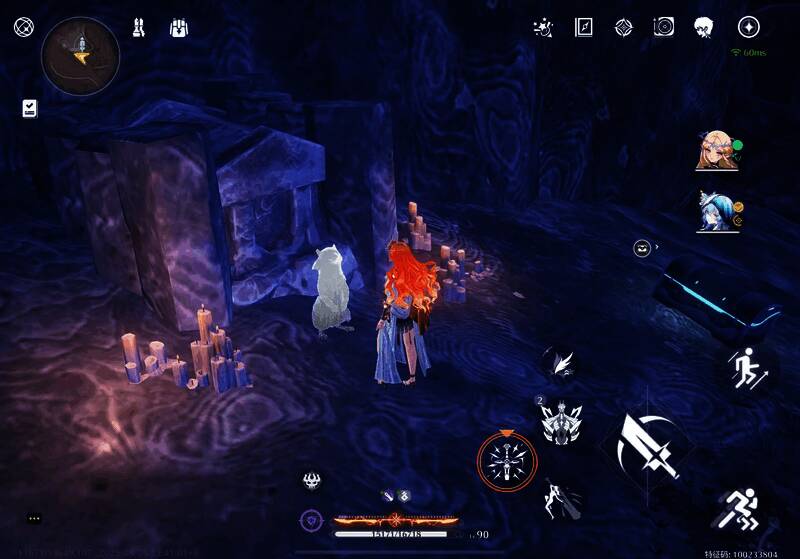Click the globe icon beside the minimap
Image resolution: width=800 pixels, height=559 pixels.
23,27
